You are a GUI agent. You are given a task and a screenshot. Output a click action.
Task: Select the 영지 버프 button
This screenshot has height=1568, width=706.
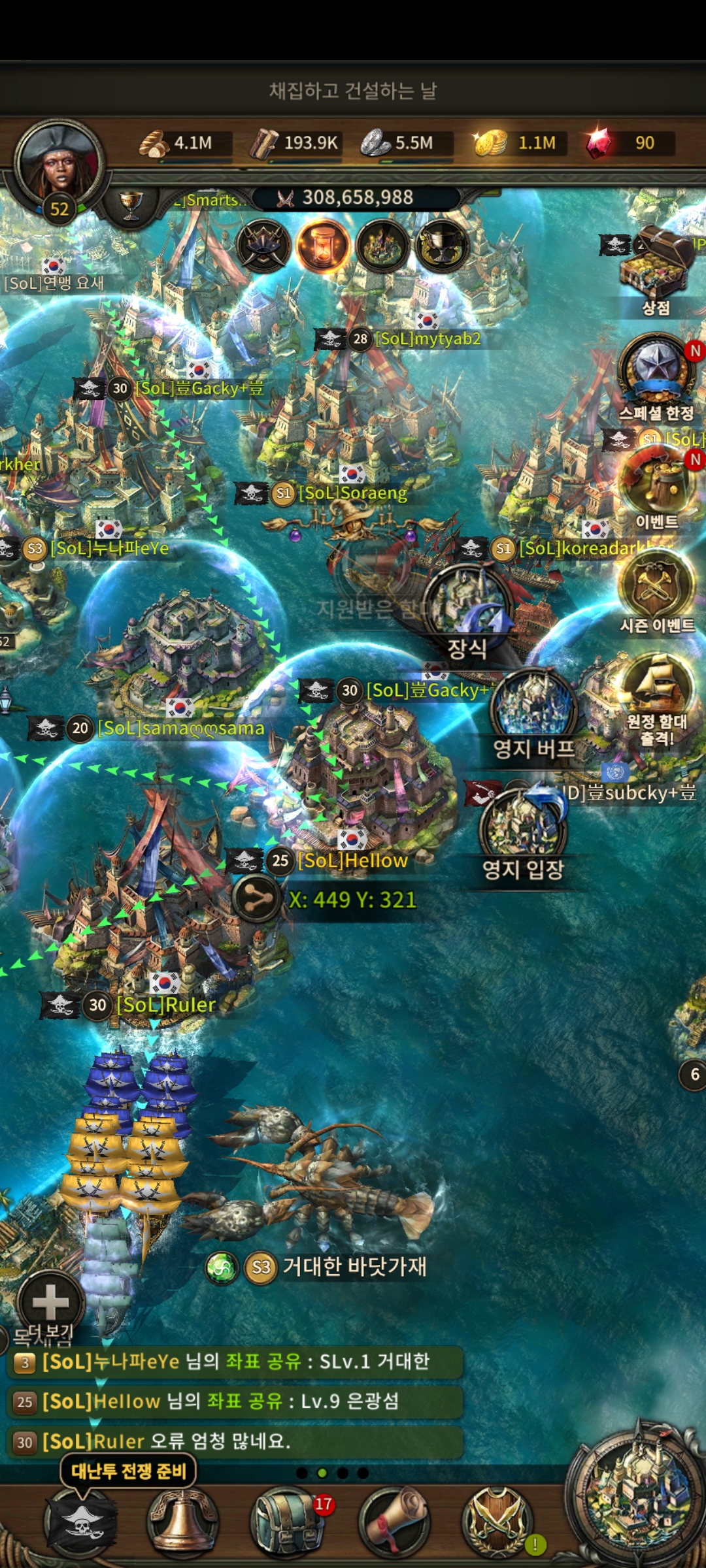pyautogui.click(x=534, y=709)
